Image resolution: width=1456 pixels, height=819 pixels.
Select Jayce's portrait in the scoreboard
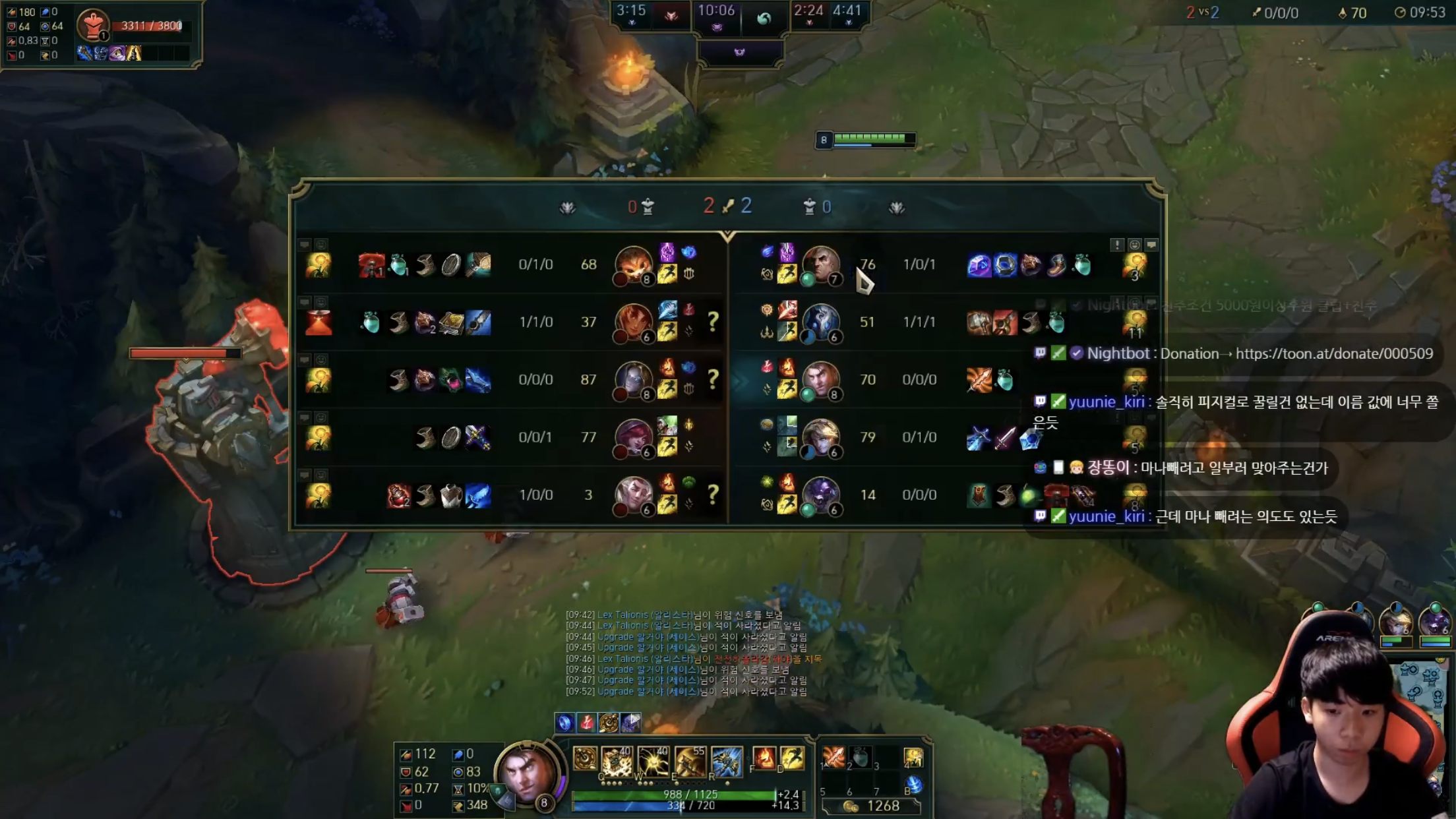(x=820, y=380)
